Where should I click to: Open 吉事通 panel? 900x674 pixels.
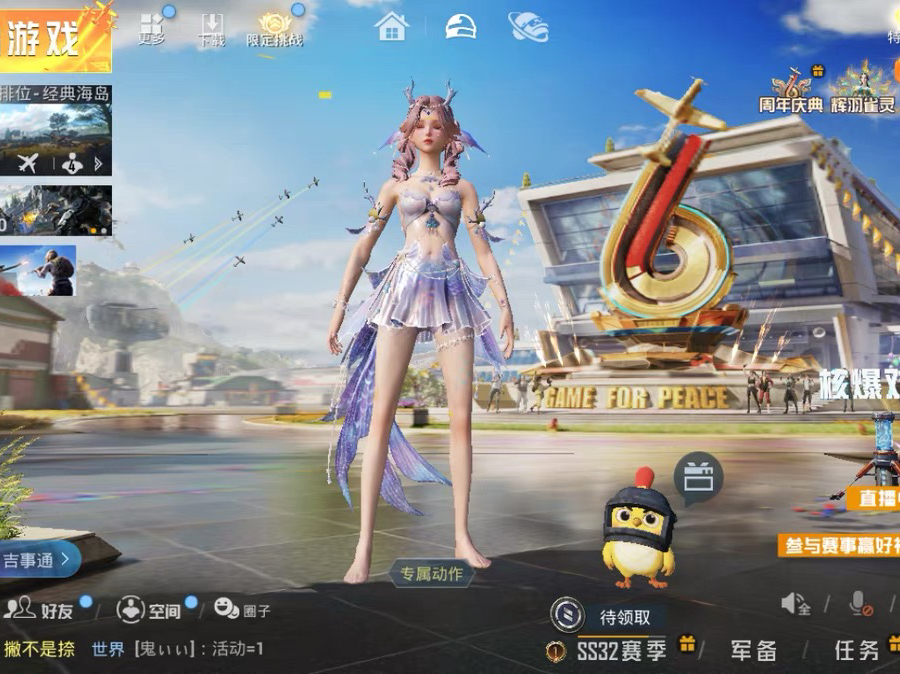(38, 560)
